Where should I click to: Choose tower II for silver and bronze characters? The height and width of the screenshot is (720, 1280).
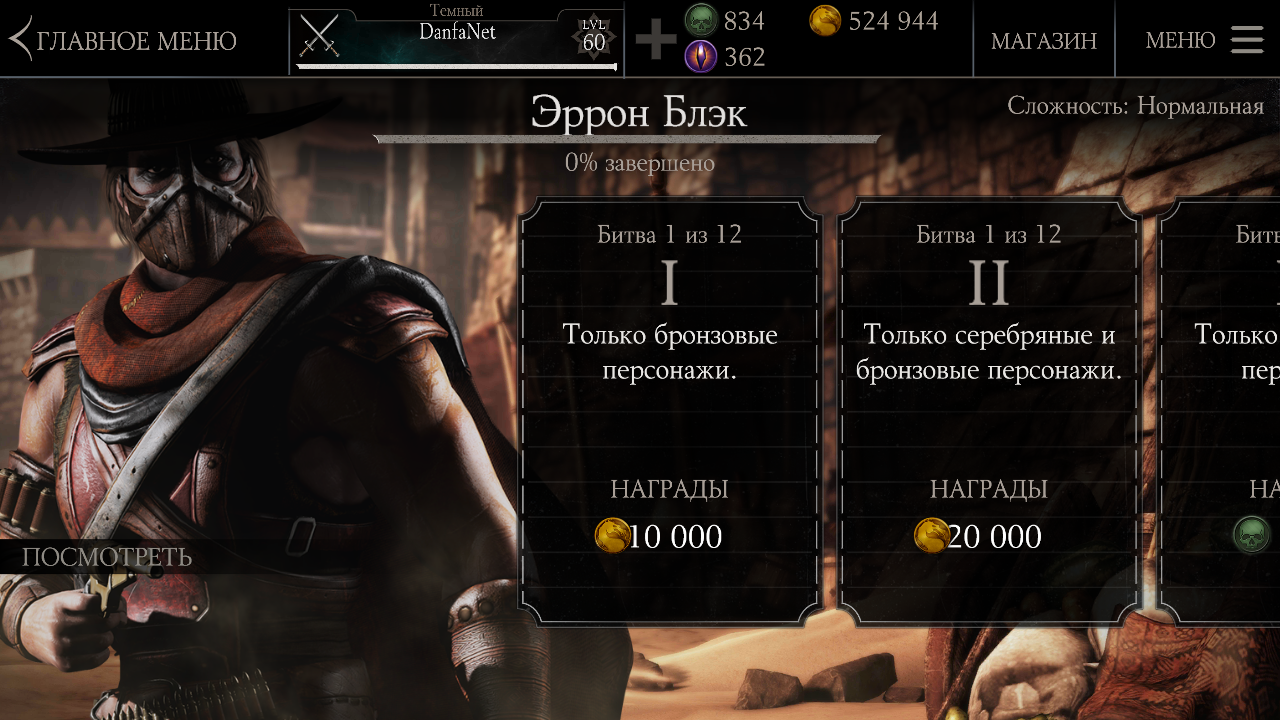tap(988, 410)
